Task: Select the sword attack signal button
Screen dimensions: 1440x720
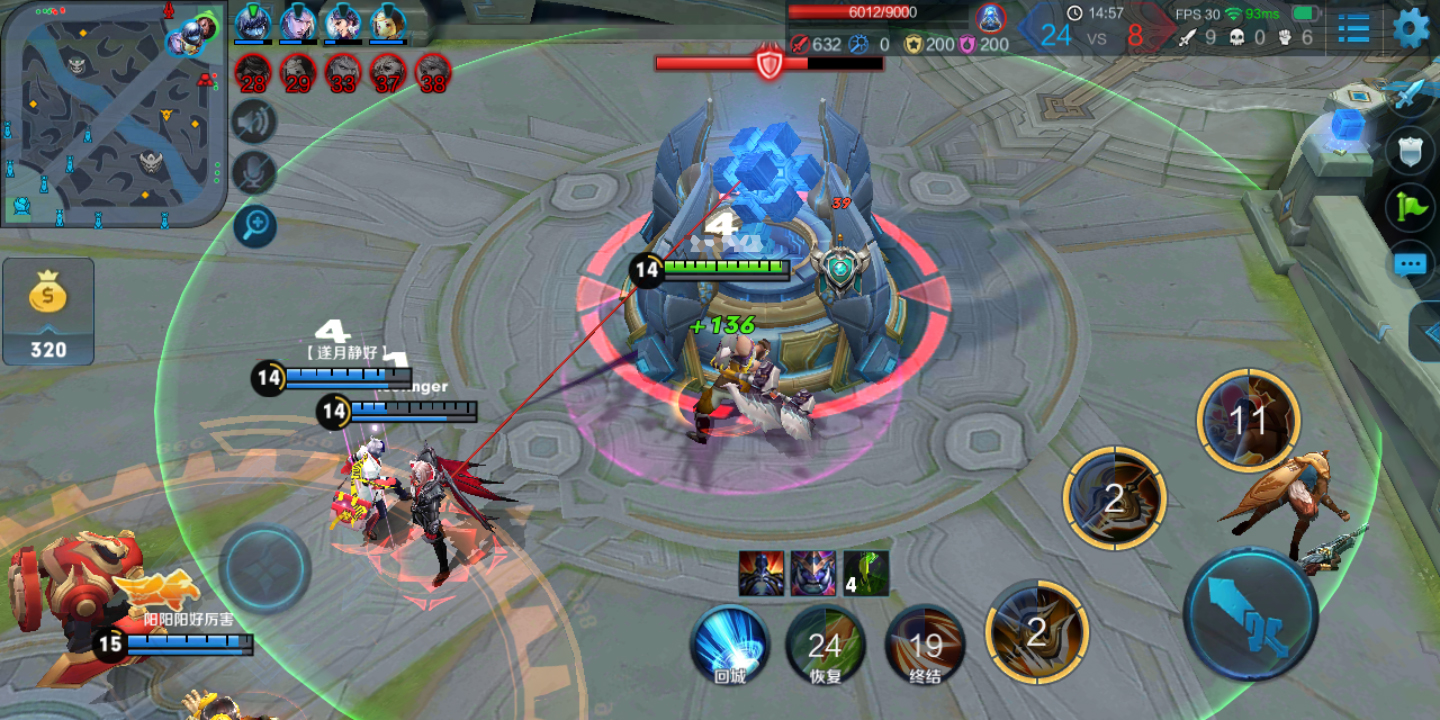Action: pos(1410,95)
